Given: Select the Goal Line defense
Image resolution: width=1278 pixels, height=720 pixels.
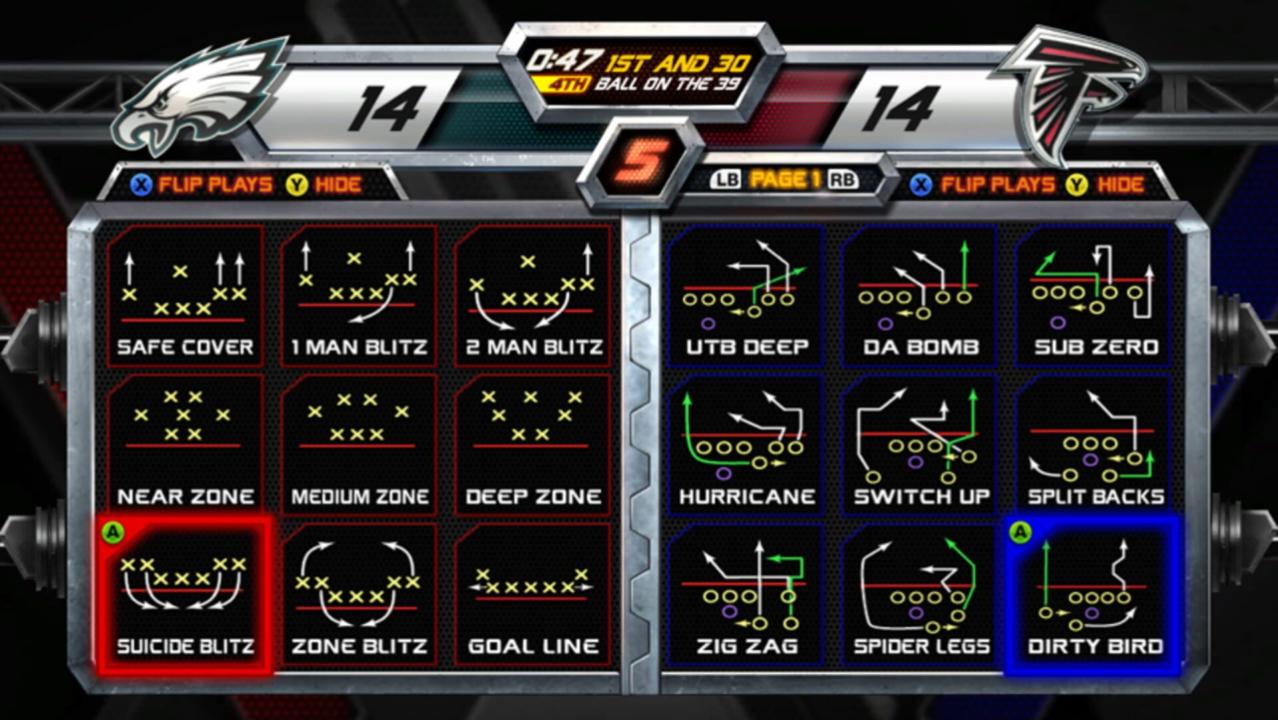Looking at the screenshot, I should pyautogui.click(x=533, y=595).
